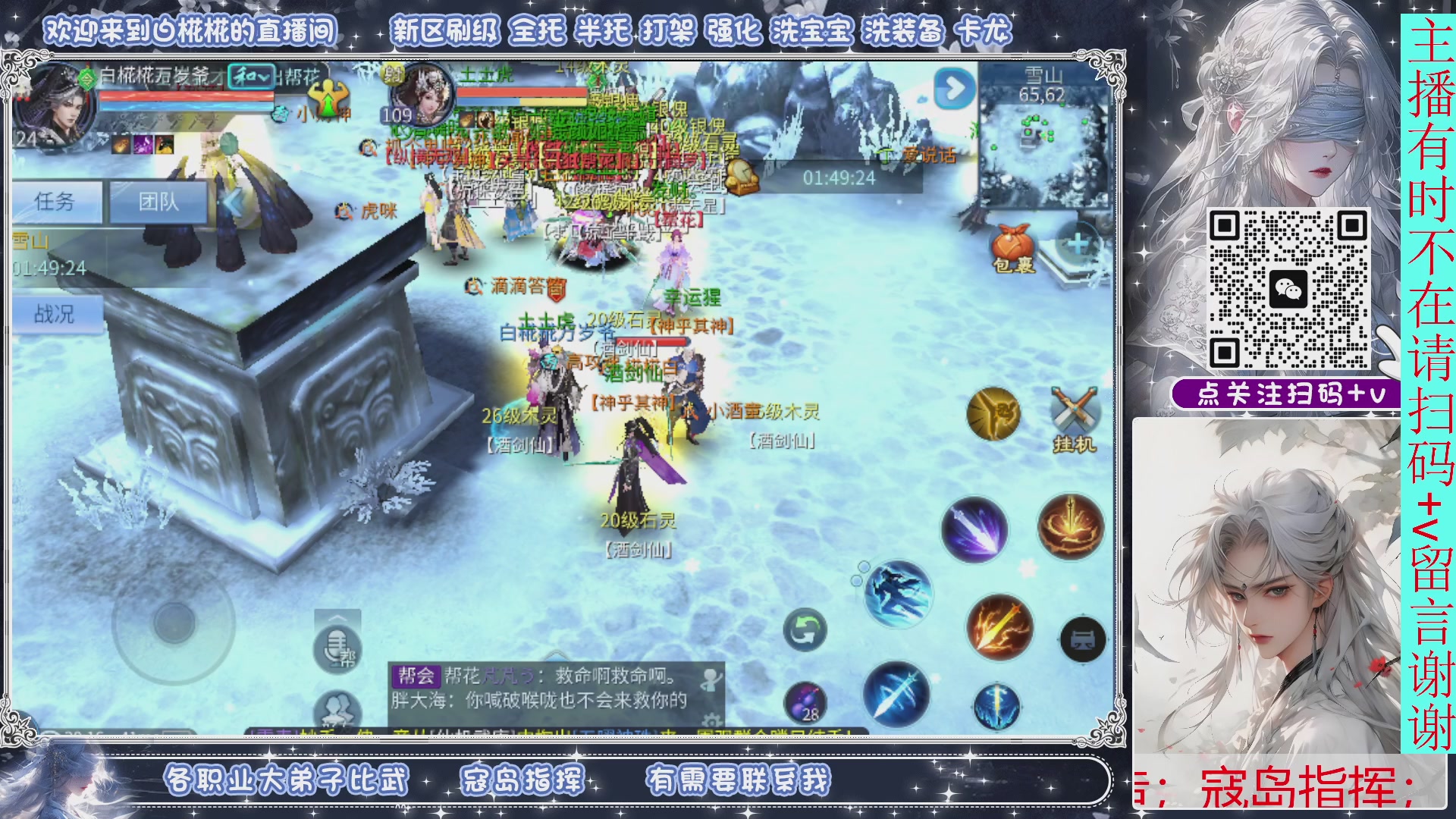Expand the blue right-arrow panel near minimap
The width and height of the screenshot is (1456, 819).
click(955, 89)
